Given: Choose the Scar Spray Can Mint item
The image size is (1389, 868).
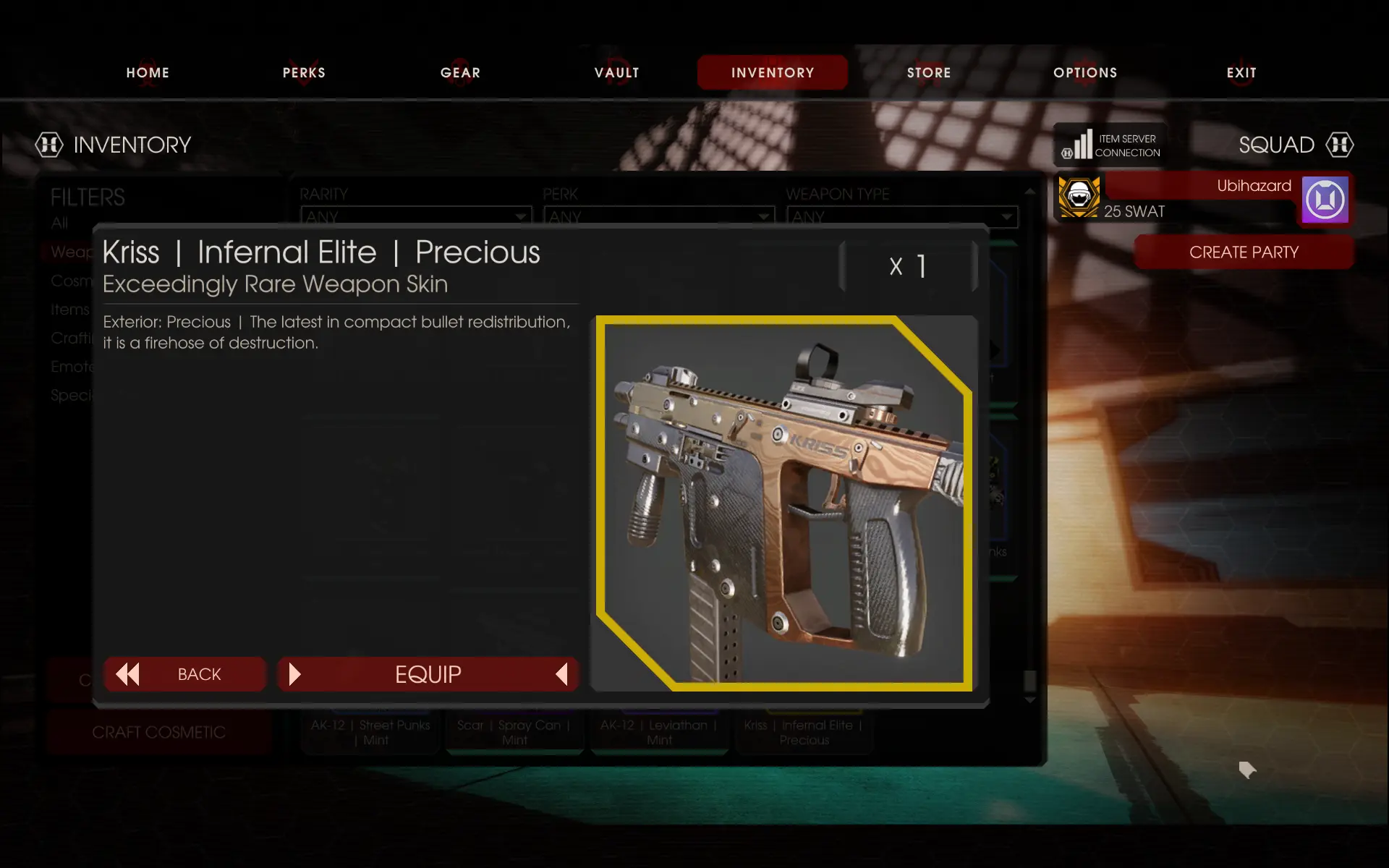Looking at the screenshot, I should pos(514,732).
